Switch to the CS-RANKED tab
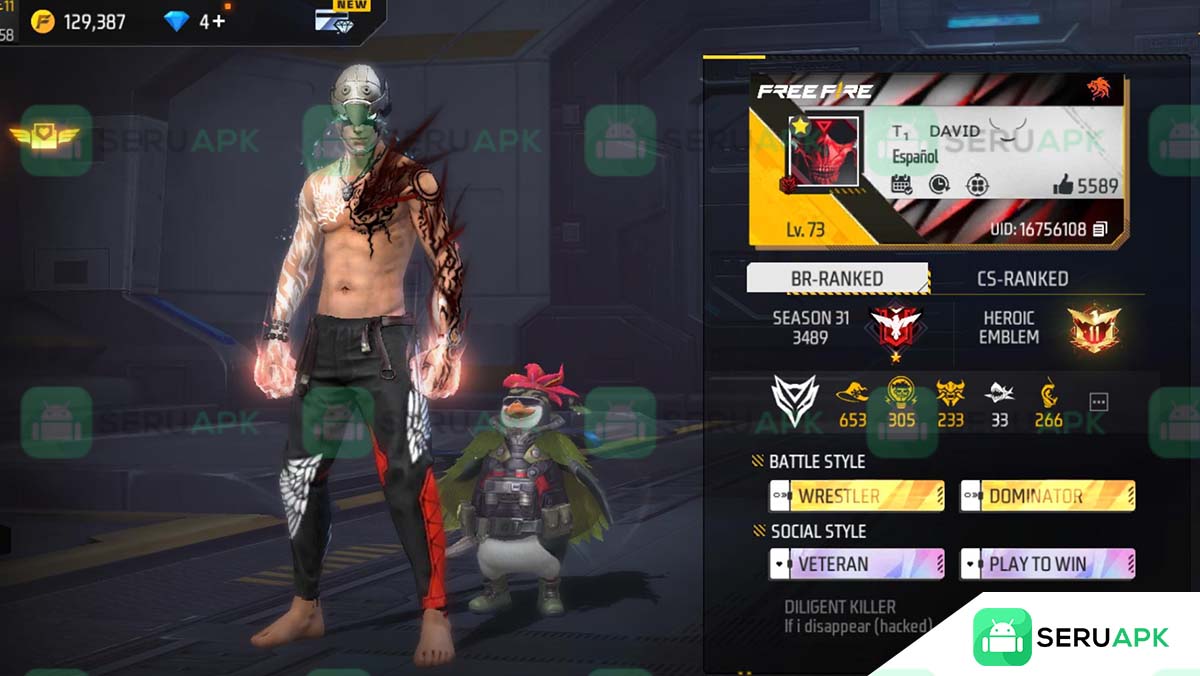This screenshot has height=676, width=1200. pos(1022,279)
